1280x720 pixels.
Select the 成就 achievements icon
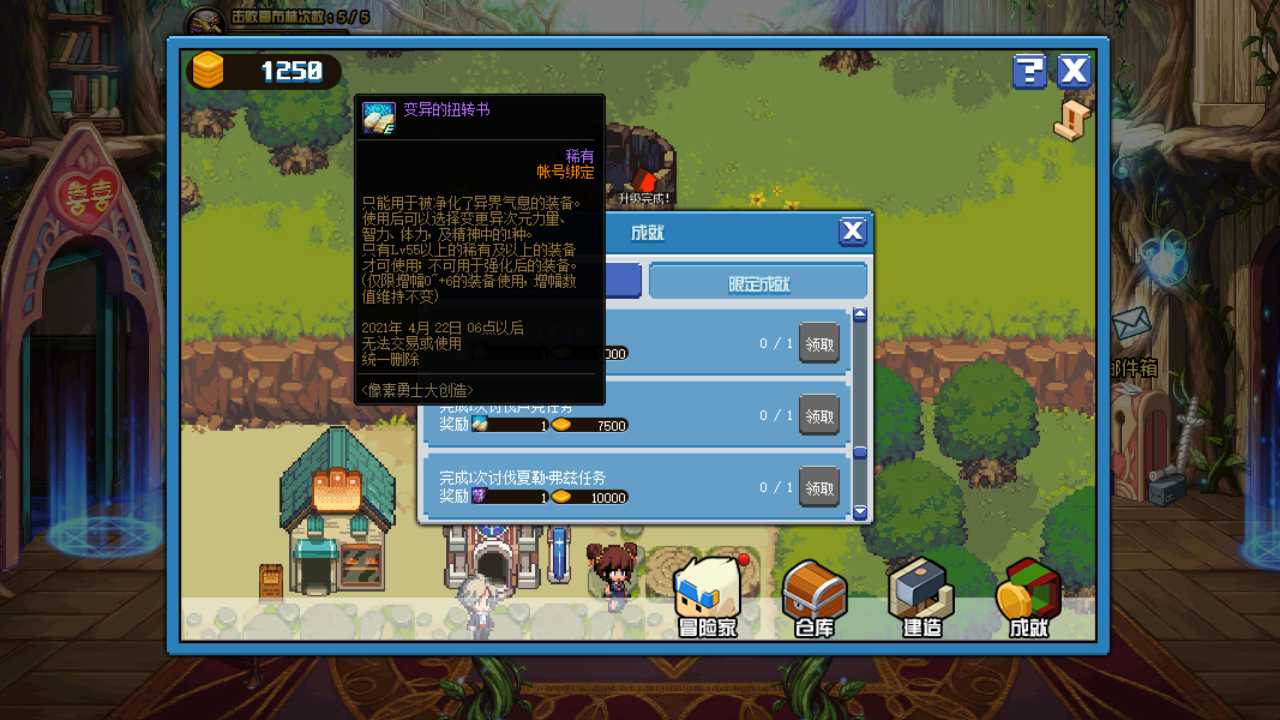coord(1028,597)
